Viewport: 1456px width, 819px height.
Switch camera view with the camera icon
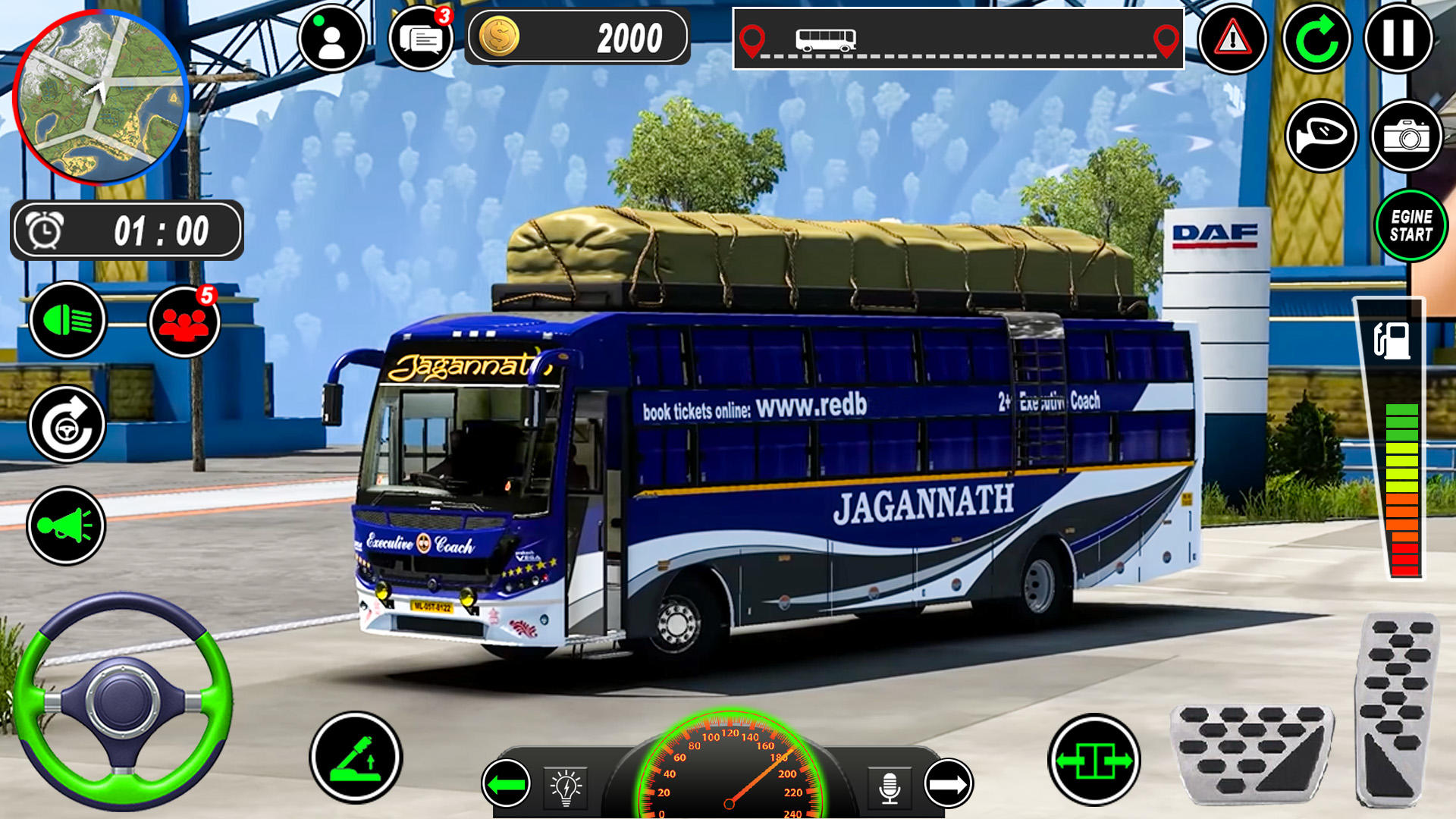[1407, 138]
